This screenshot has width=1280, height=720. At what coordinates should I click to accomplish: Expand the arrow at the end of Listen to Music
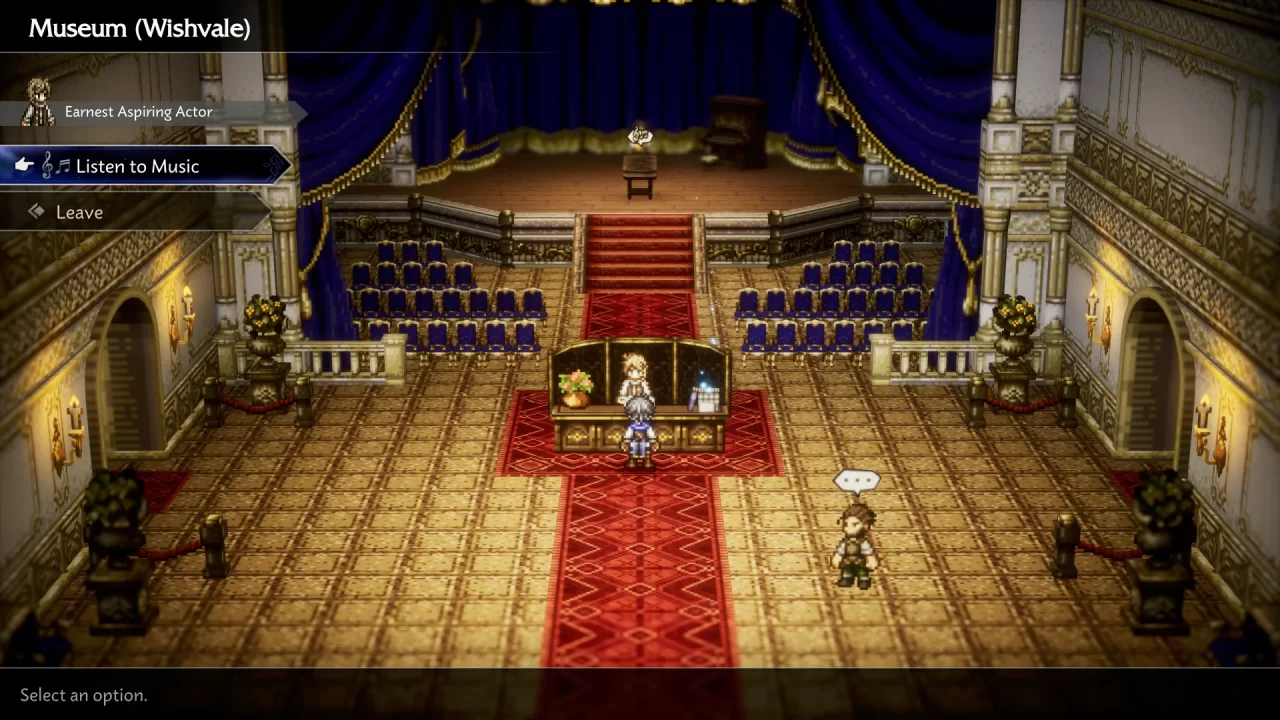277,166
